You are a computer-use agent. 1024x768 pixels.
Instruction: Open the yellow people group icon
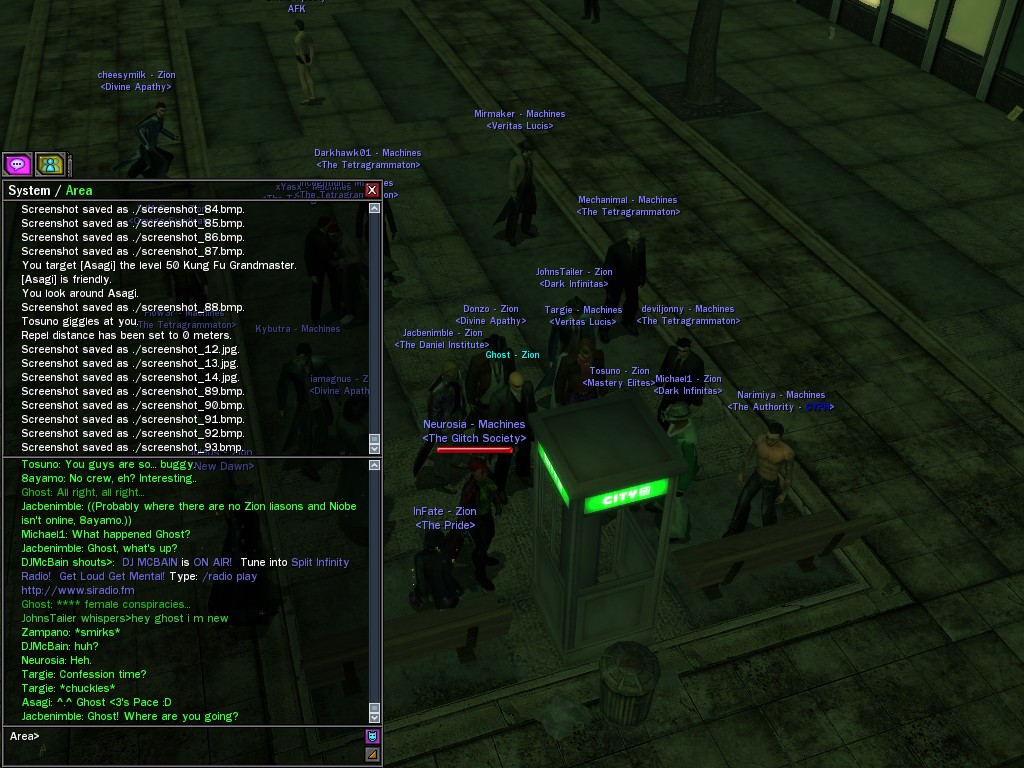pyautogui.click(x=50, y=164)
